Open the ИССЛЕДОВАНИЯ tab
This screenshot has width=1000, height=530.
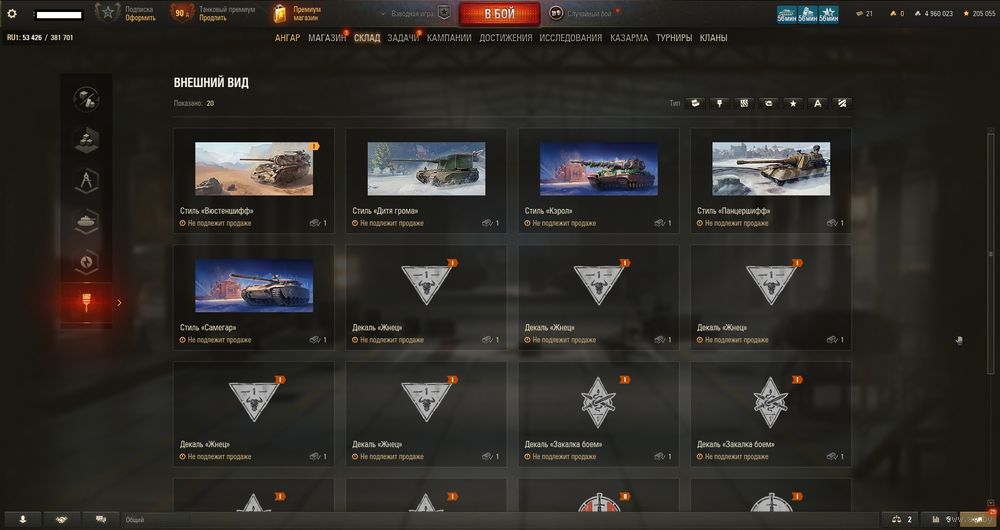click(570, 38)
